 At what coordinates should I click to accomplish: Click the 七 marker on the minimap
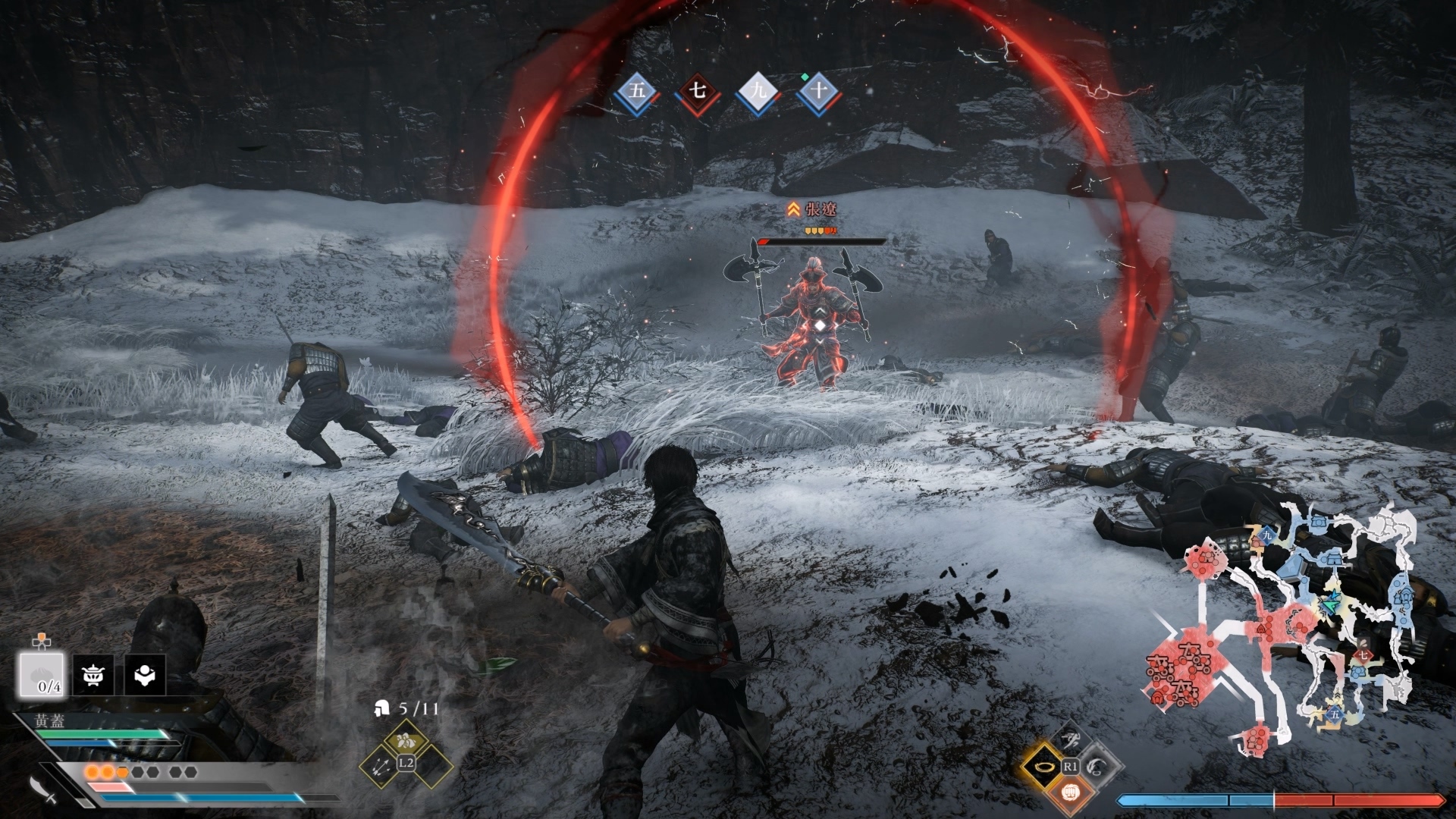click(1361, 654)
